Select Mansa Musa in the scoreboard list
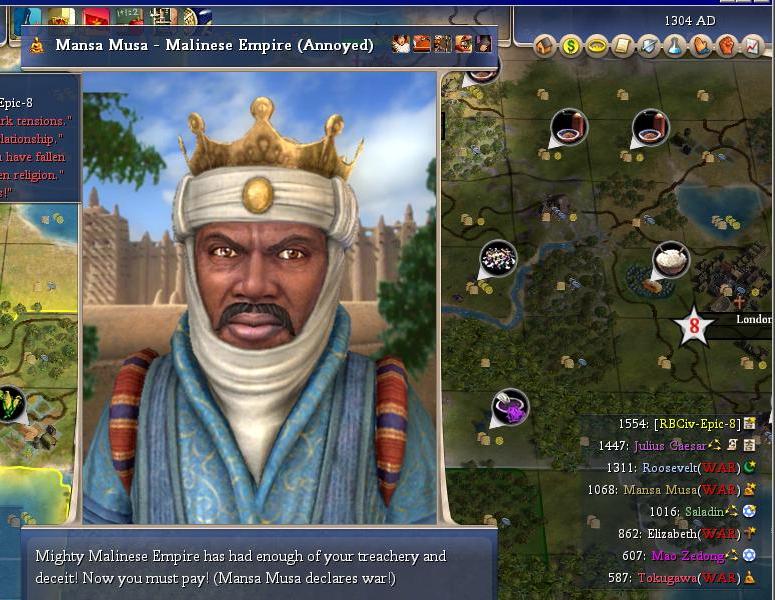 [x=660, y=490]
